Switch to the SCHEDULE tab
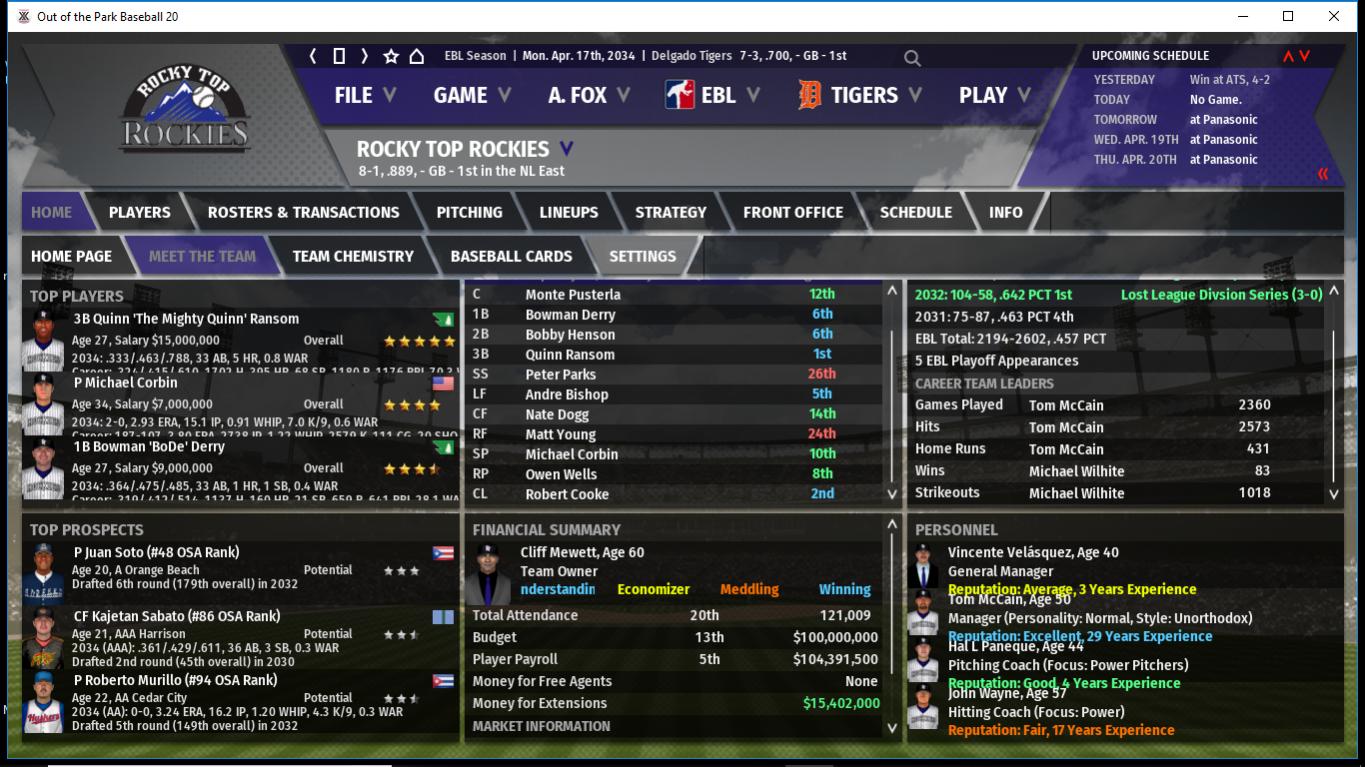The height and width of the screenshot is (767, 1365). pyautogui.click(x=915, y=212)
